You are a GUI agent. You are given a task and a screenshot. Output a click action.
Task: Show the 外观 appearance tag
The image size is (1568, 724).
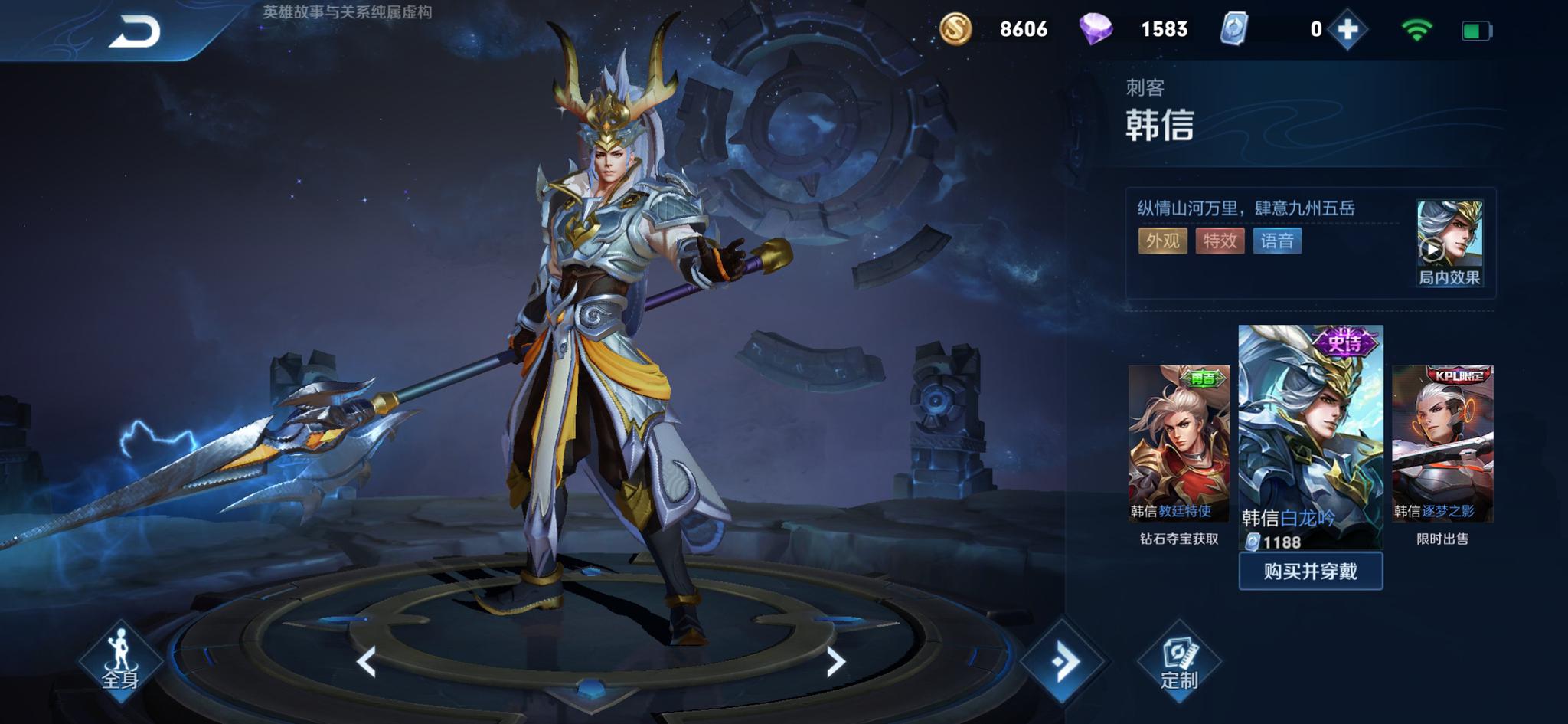pyautogui.click(x=1162, y=241)
